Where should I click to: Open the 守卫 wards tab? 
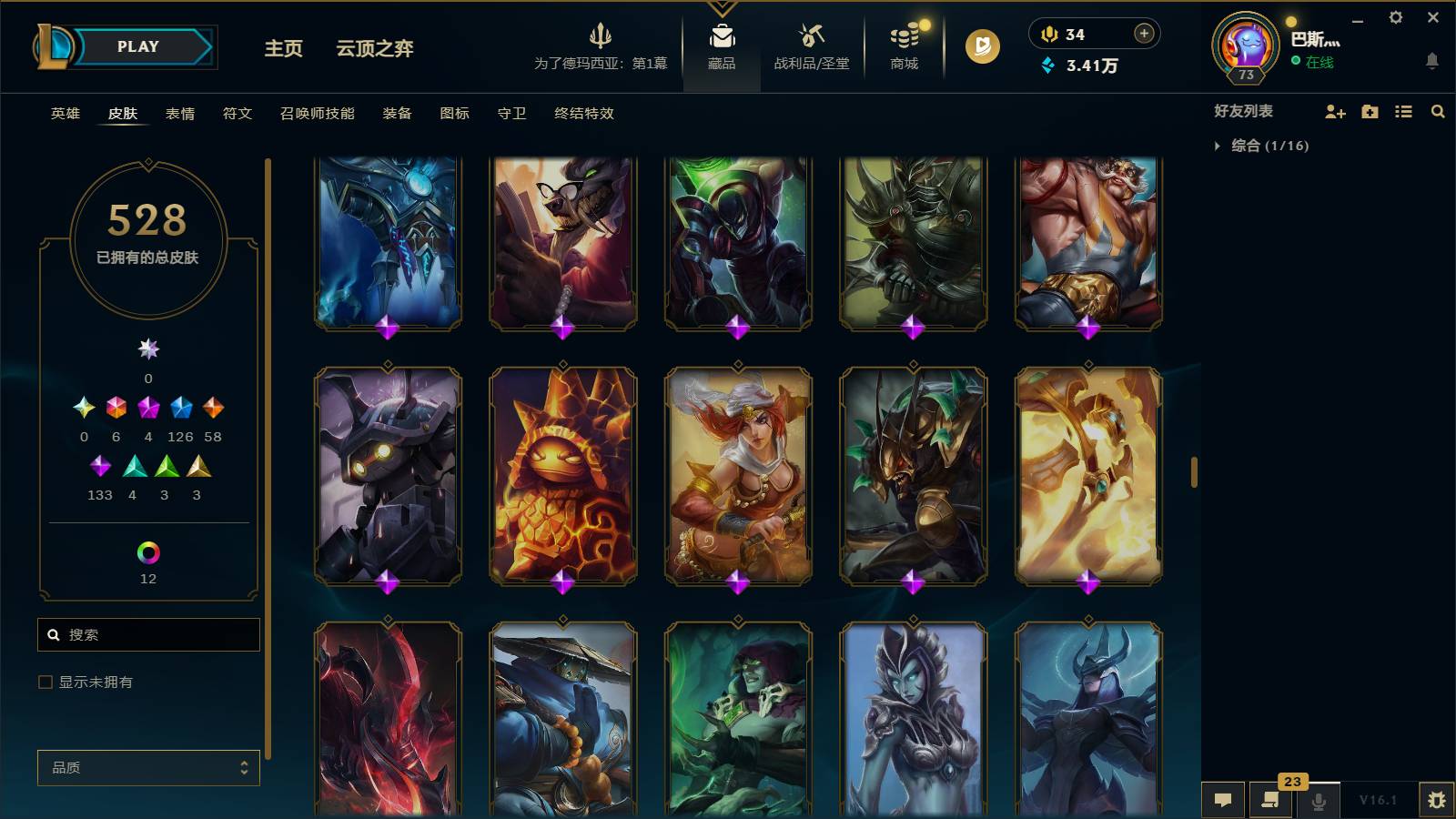coord(511,114)
